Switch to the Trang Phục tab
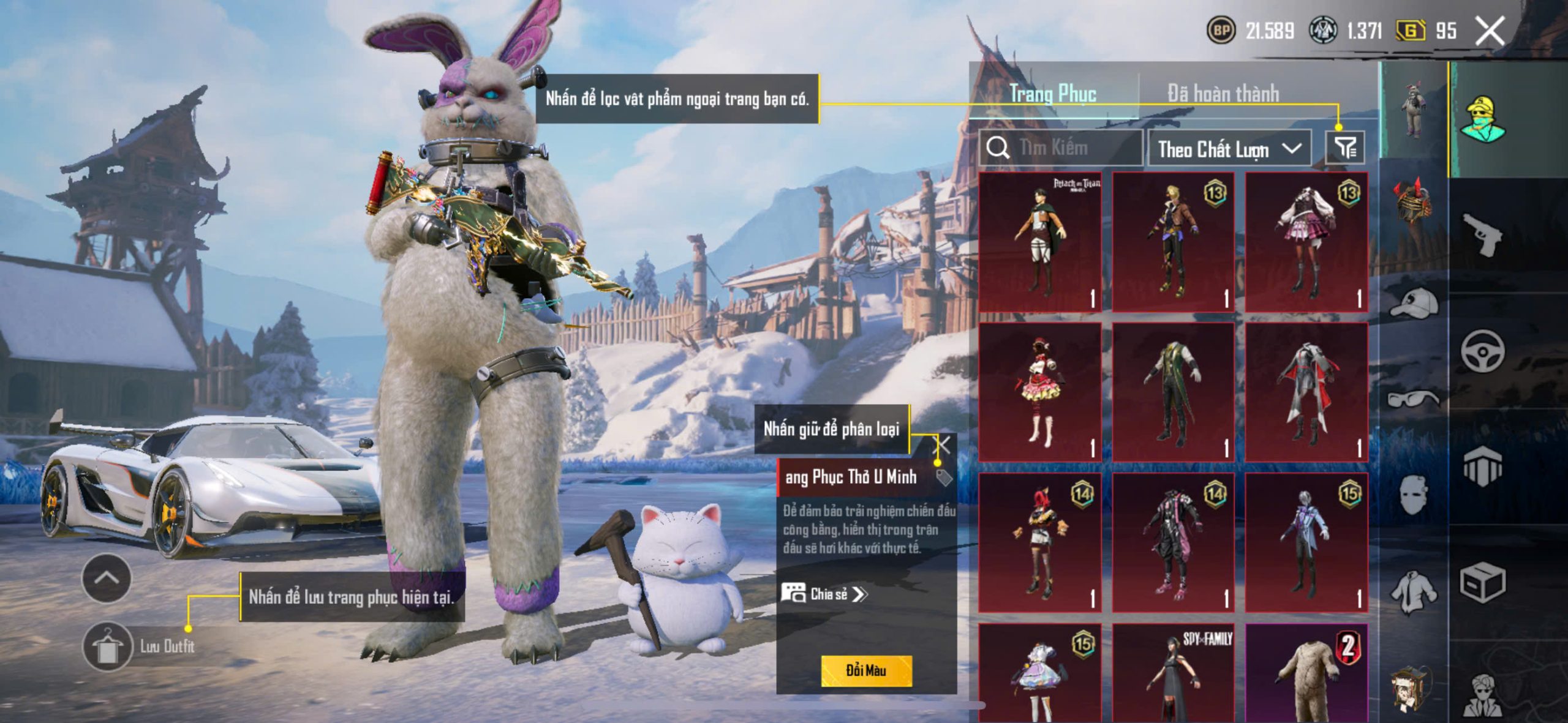Image resolution: width=1568 pixels, height=723 pixels. (1053, 94)
